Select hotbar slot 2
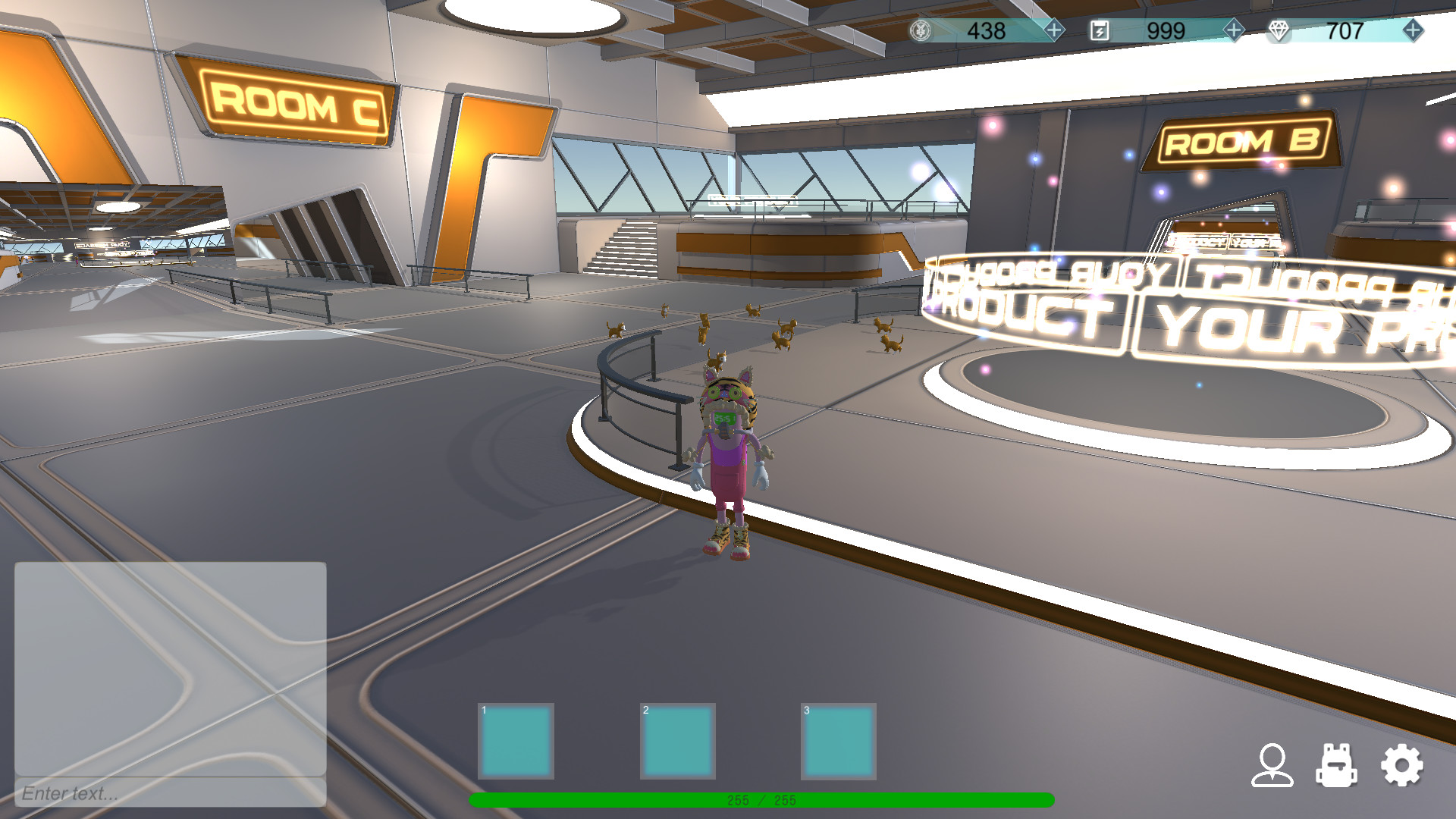 (x=679, y=739)
